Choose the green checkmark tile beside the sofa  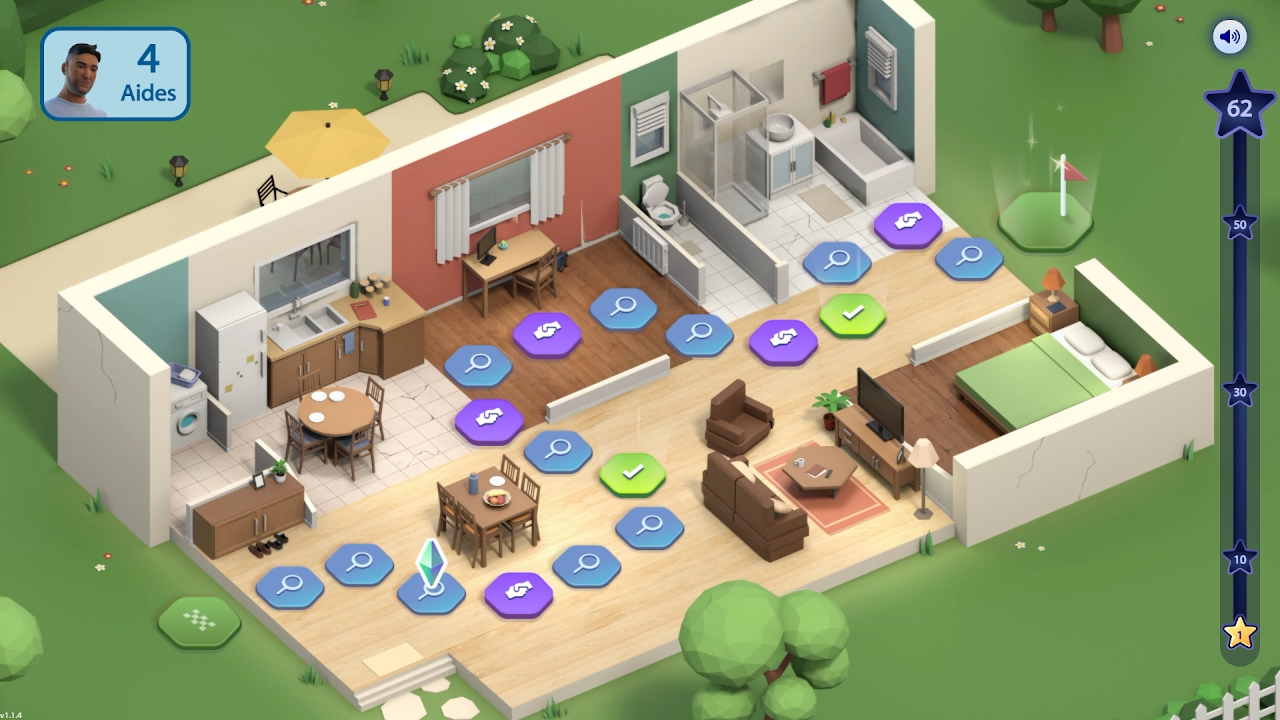pos(632,472)
